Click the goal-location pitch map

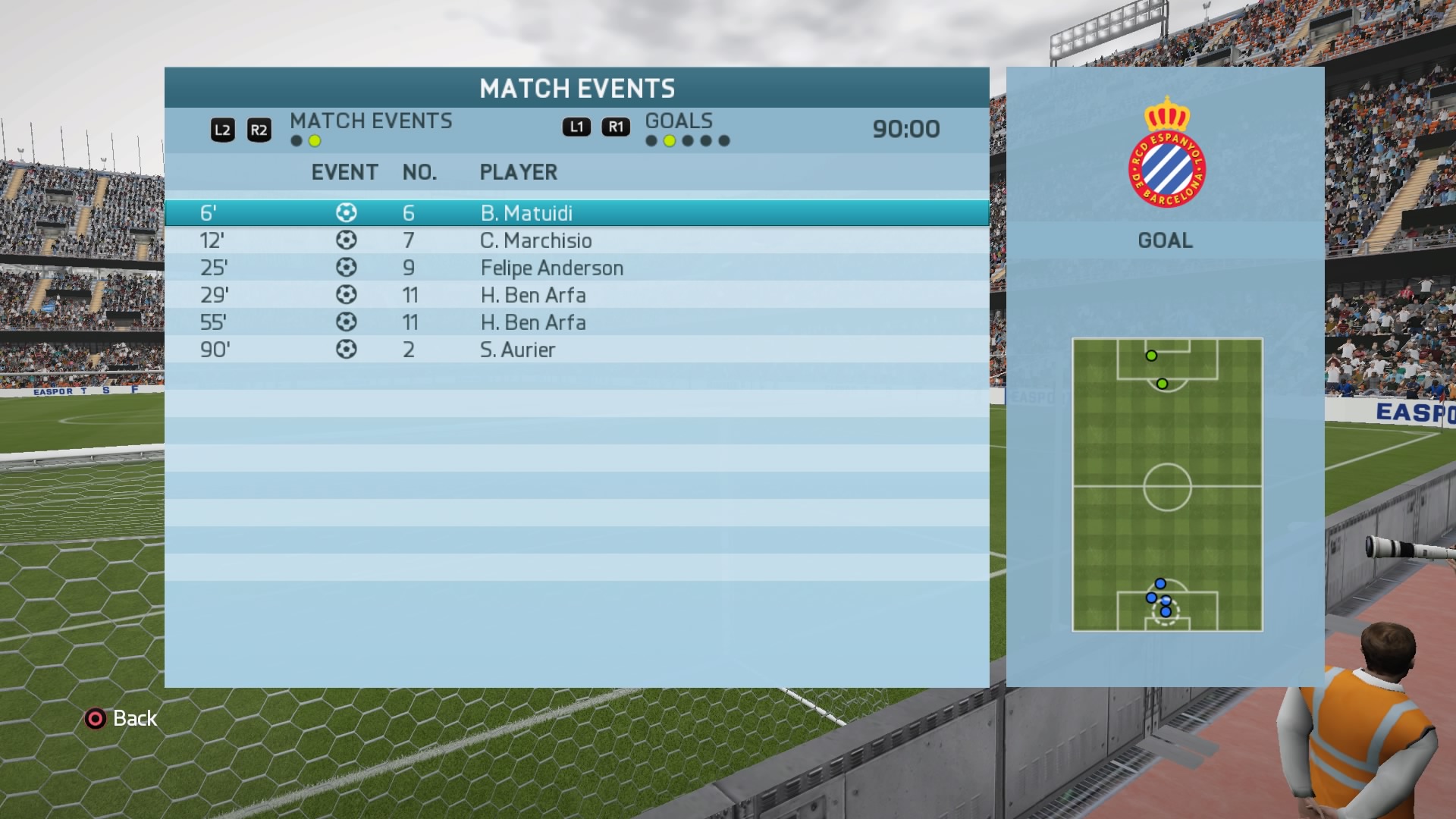click(x=1167, y=485)
